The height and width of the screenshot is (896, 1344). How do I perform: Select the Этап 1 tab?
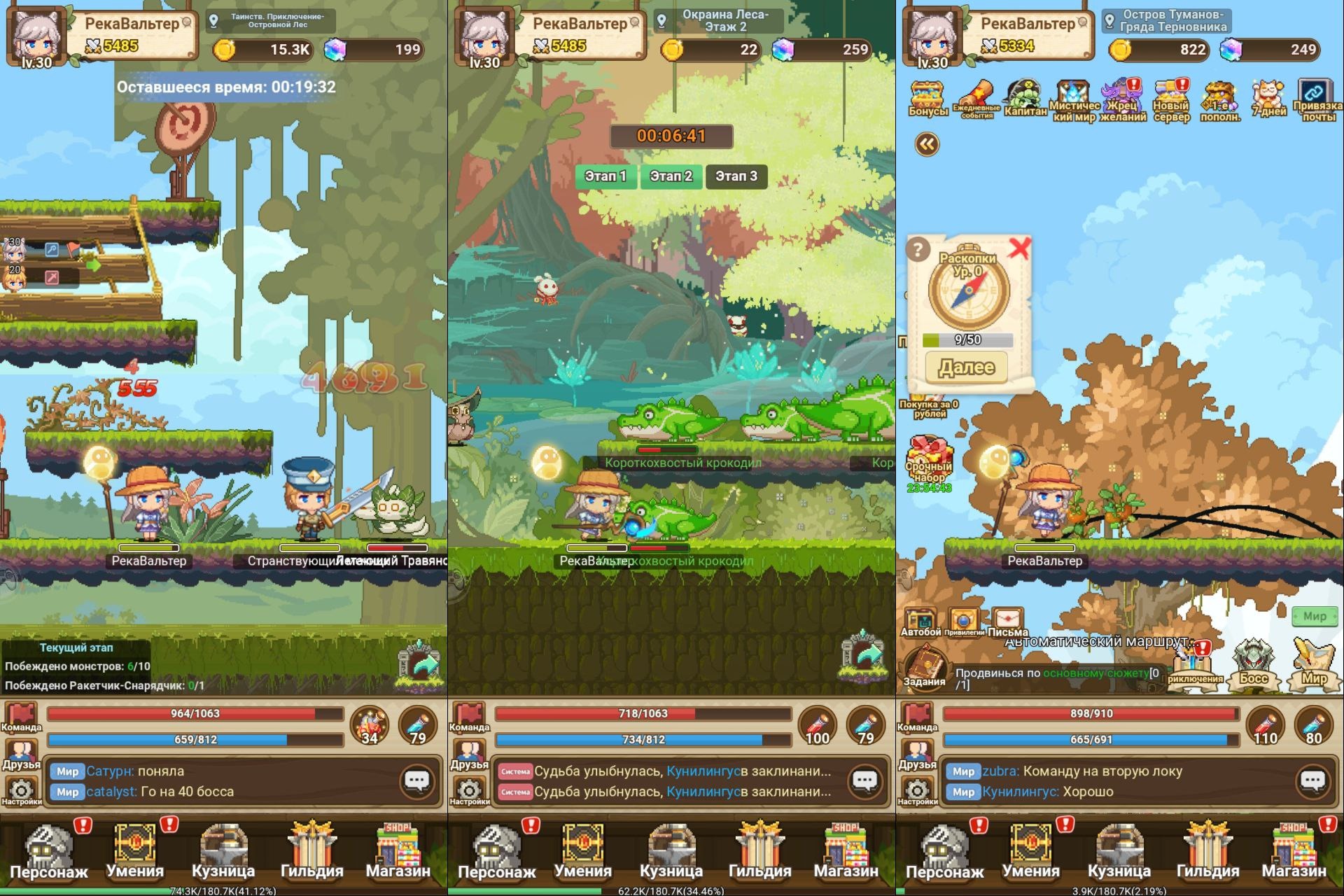[605, 176]
